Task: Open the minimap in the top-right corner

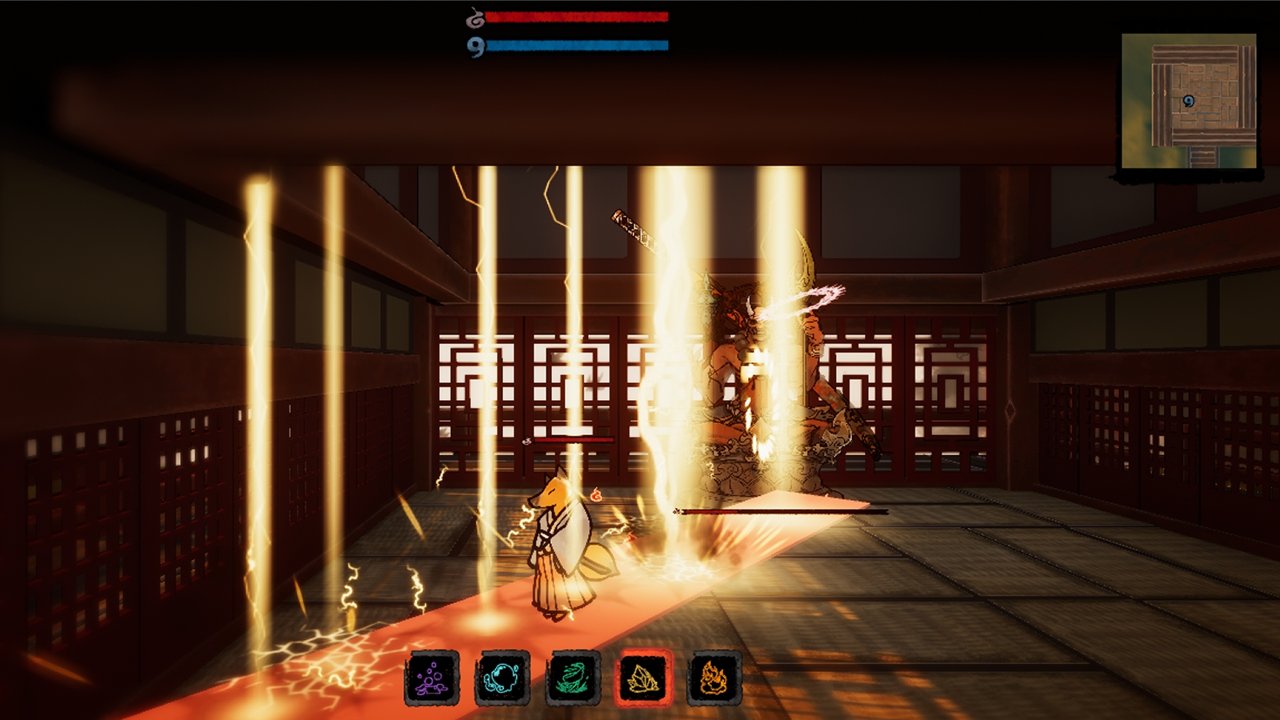Action: click(x=1190, y=100)
